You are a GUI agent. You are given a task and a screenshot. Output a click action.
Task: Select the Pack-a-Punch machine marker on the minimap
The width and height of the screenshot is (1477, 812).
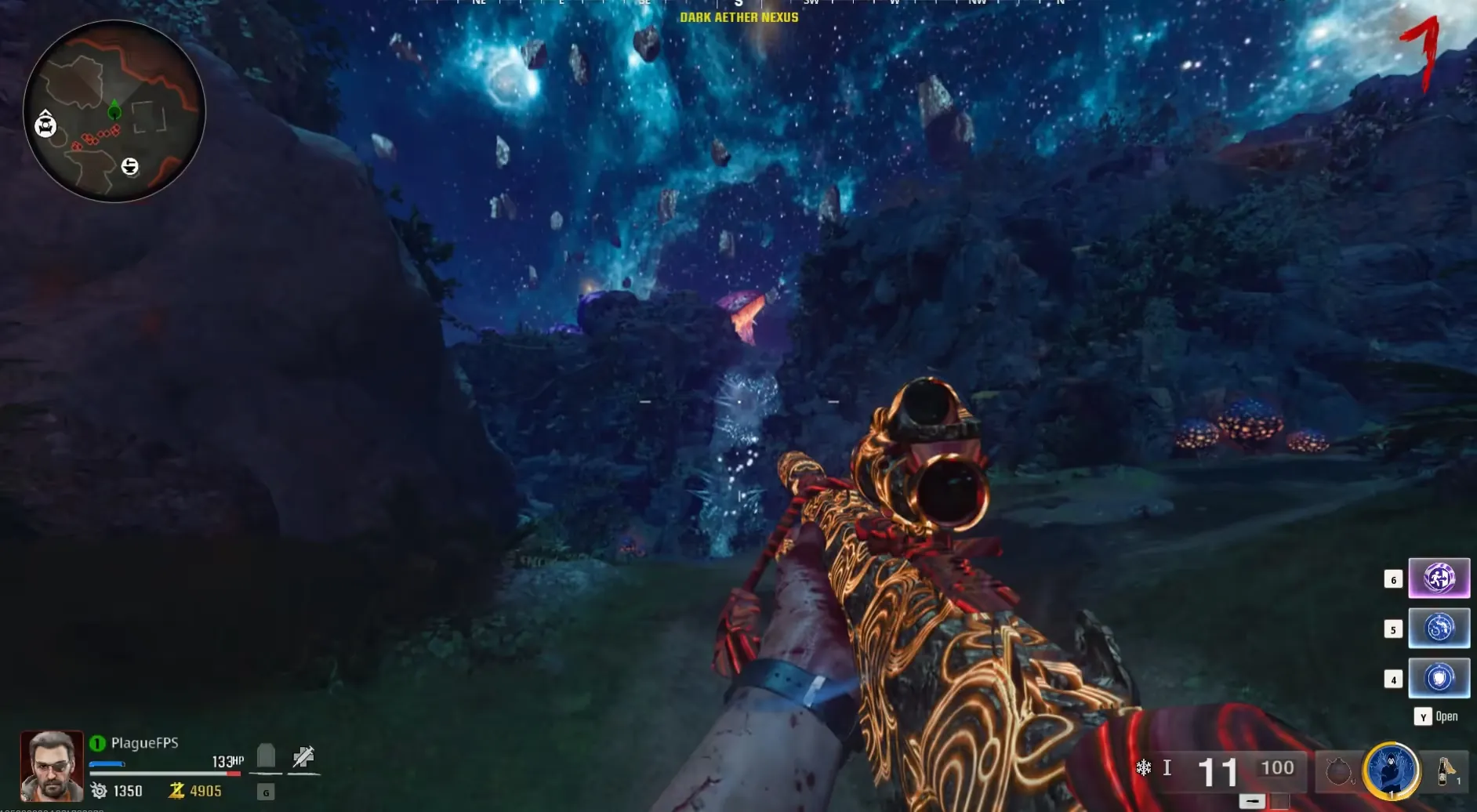[45, 124]
